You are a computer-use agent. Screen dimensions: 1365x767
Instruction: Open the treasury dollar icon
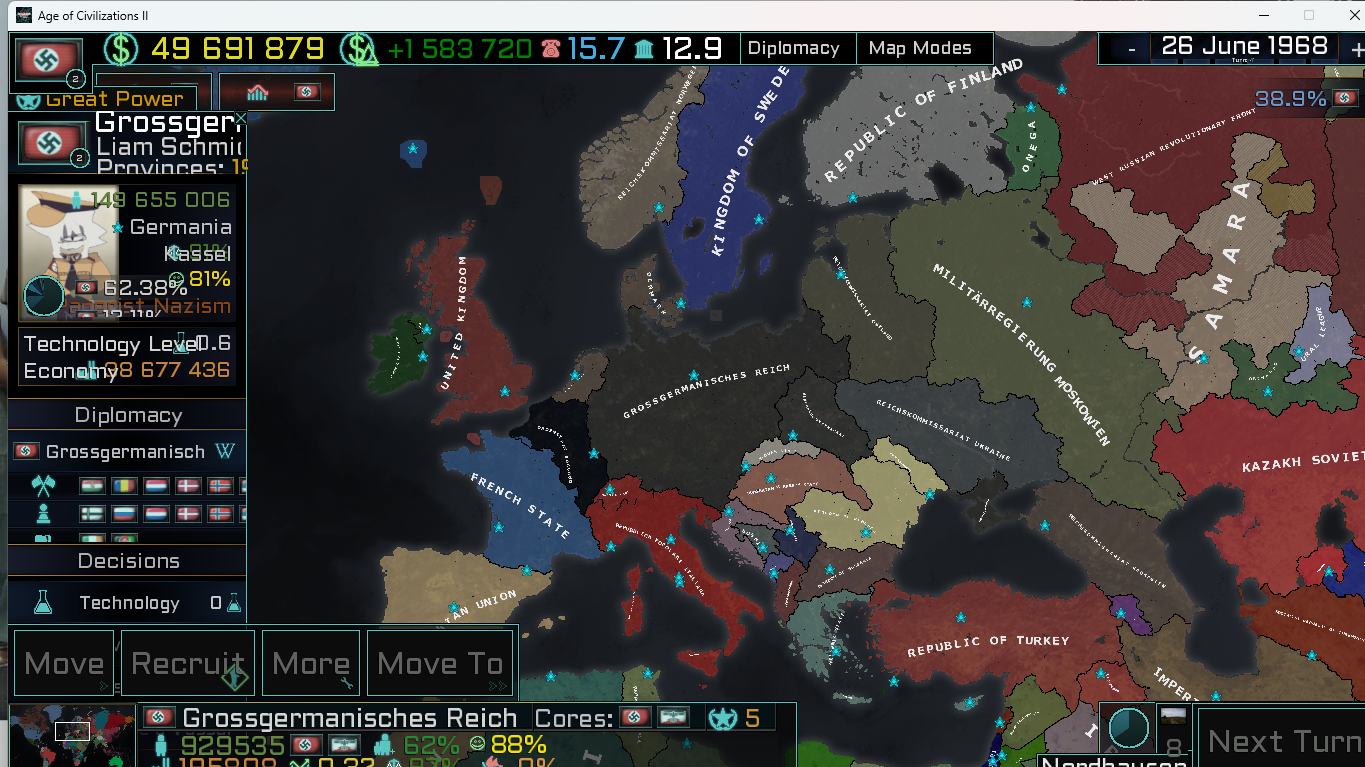point(121,48)
